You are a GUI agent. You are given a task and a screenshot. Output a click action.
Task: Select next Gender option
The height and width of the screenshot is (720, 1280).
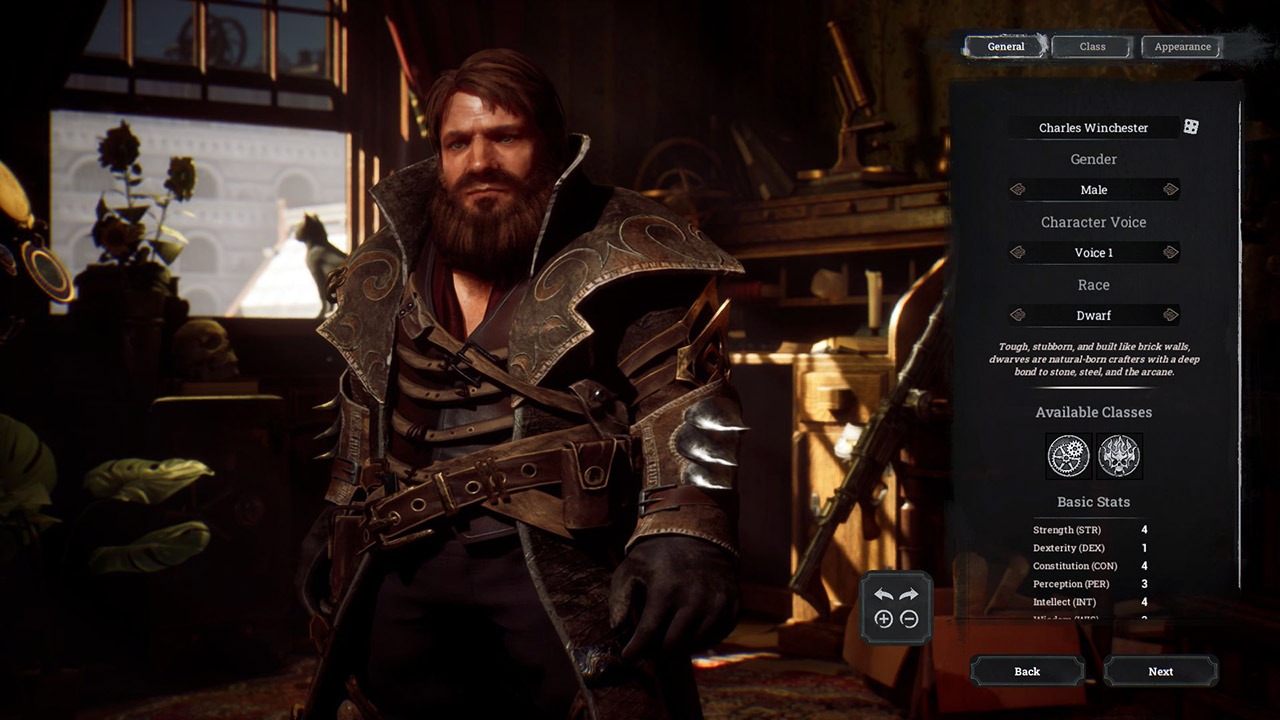point(1170,190)
